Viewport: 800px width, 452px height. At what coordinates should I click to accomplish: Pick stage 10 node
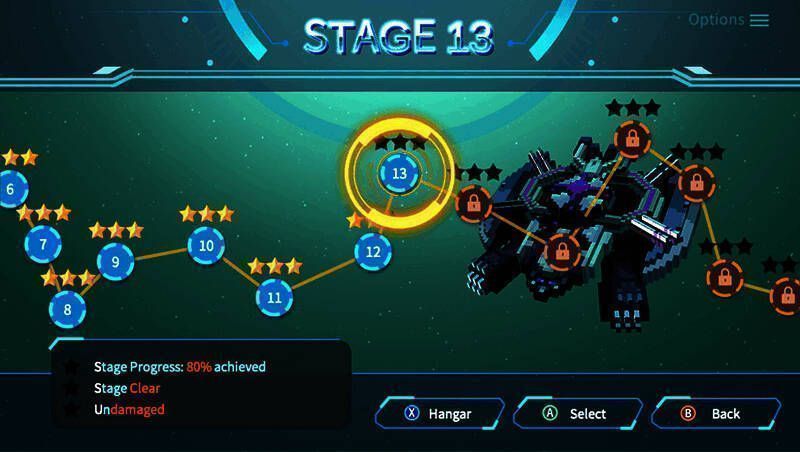pyautogui.click(x=206, y=245)
